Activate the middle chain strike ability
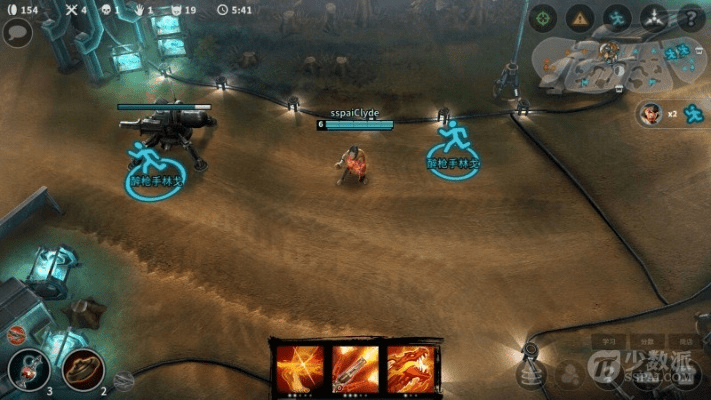This screenshot has height=400, width=711. click(355, 367)
